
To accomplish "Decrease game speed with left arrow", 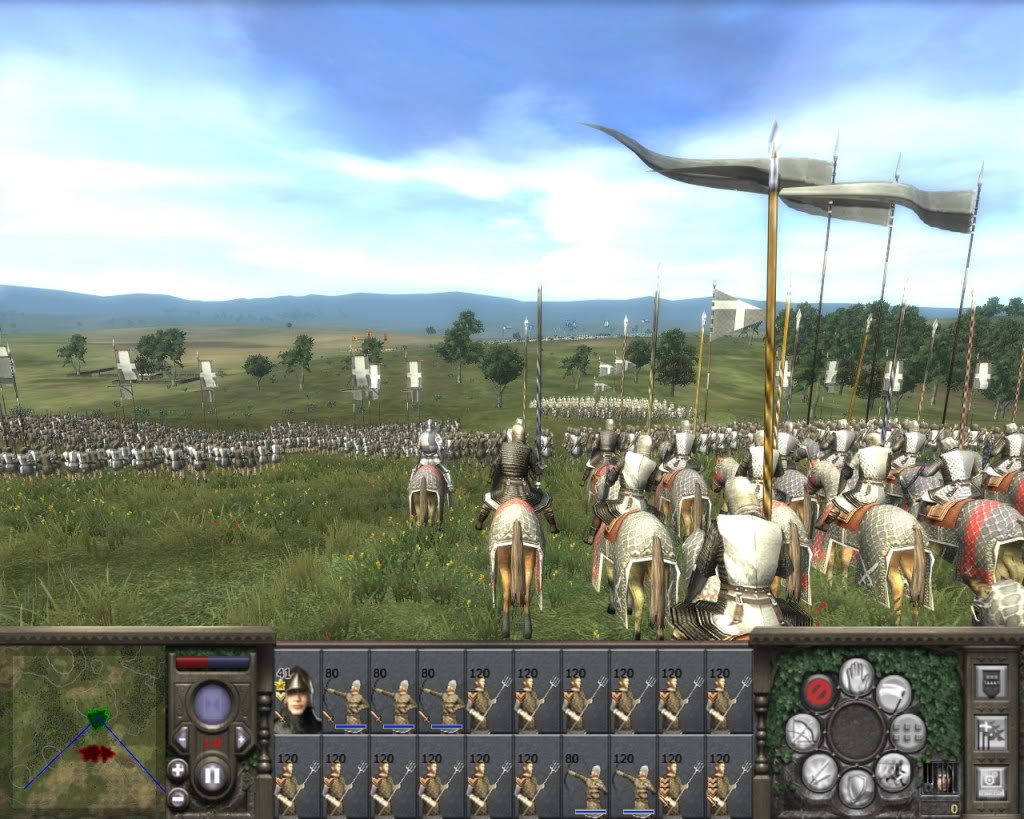I will (182, 739).
